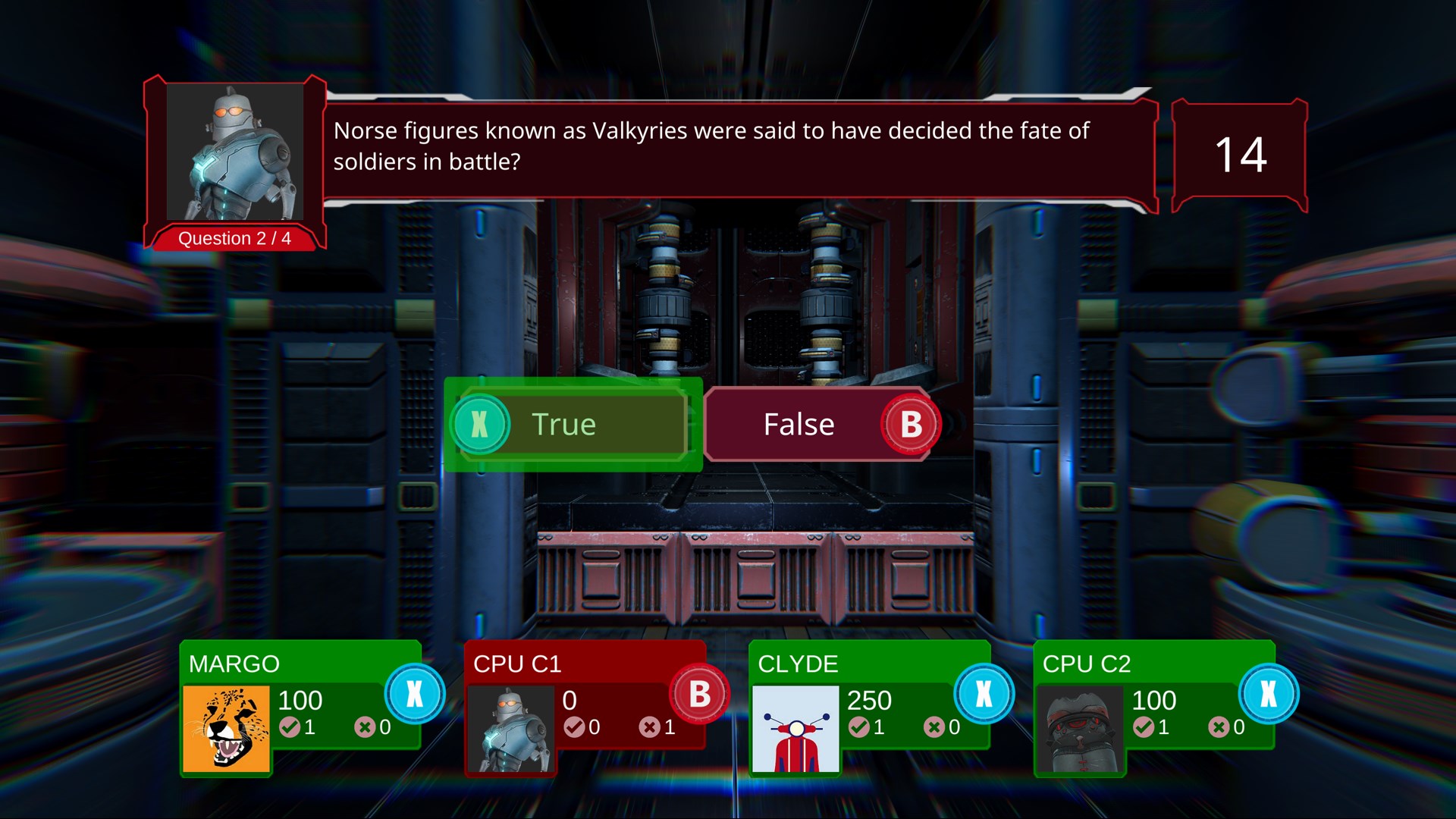Click Clyde's score of 250
The height and width of the screenshot is (819, 1456).
(869, 699)
